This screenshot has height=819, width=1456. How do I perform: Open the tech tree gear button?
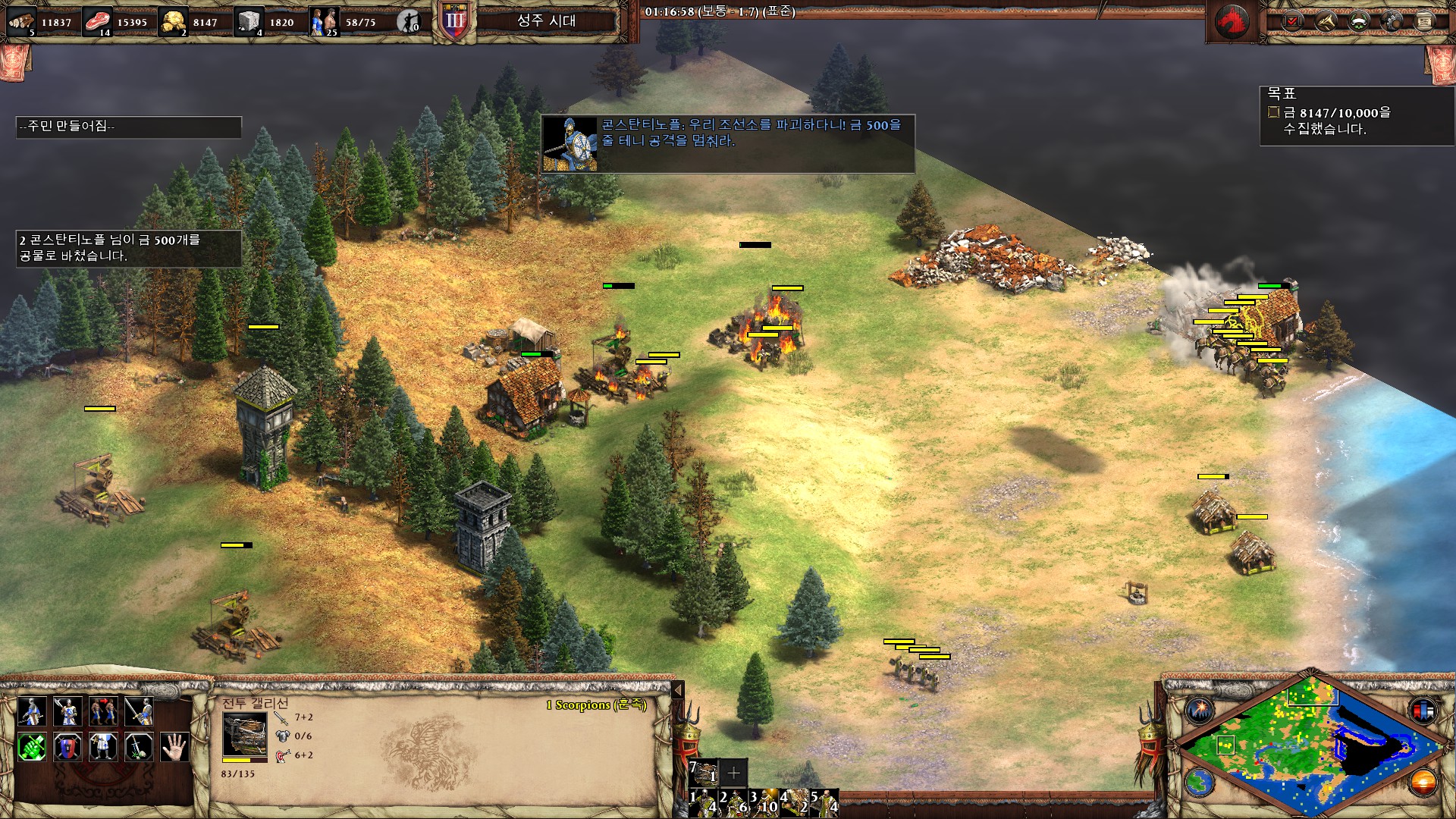coord(1392,21)
